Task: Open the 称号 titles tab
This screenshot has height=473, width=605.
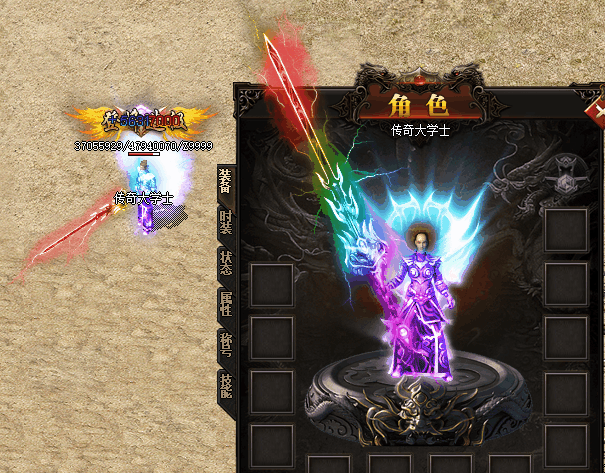Action: [225, 343]
